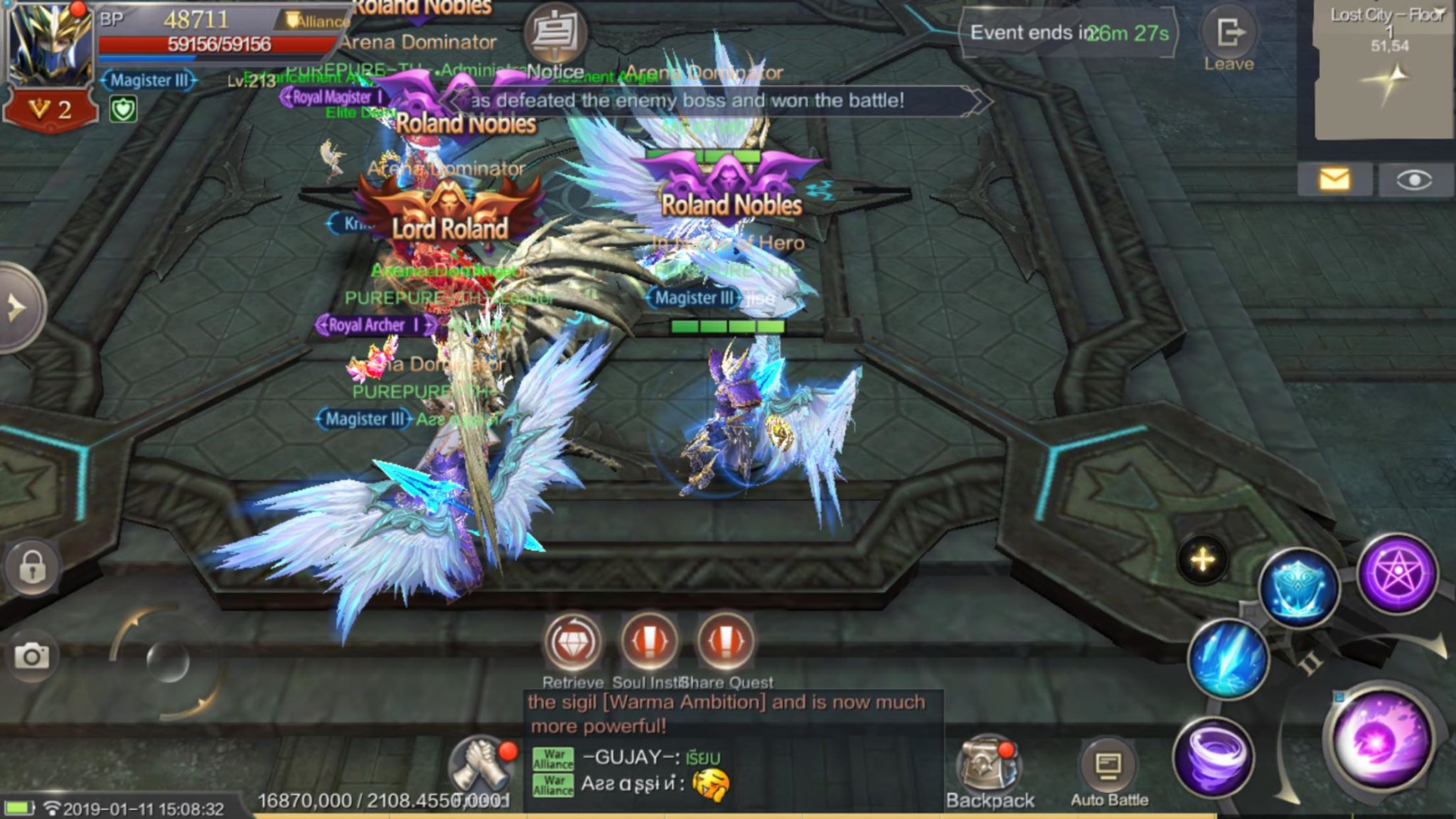Open the Notice board icon
This screenshot has height=819, width=1456.
click(x=555, y=34)
